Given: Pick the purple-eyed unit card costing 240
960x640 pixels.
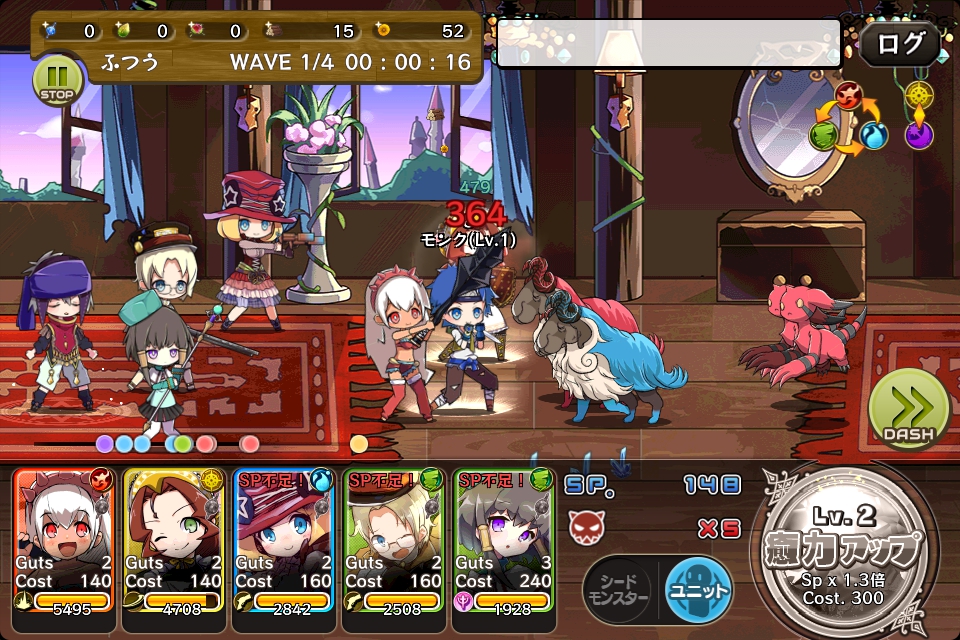Looking at the screenshot, I should click(504, 540).
